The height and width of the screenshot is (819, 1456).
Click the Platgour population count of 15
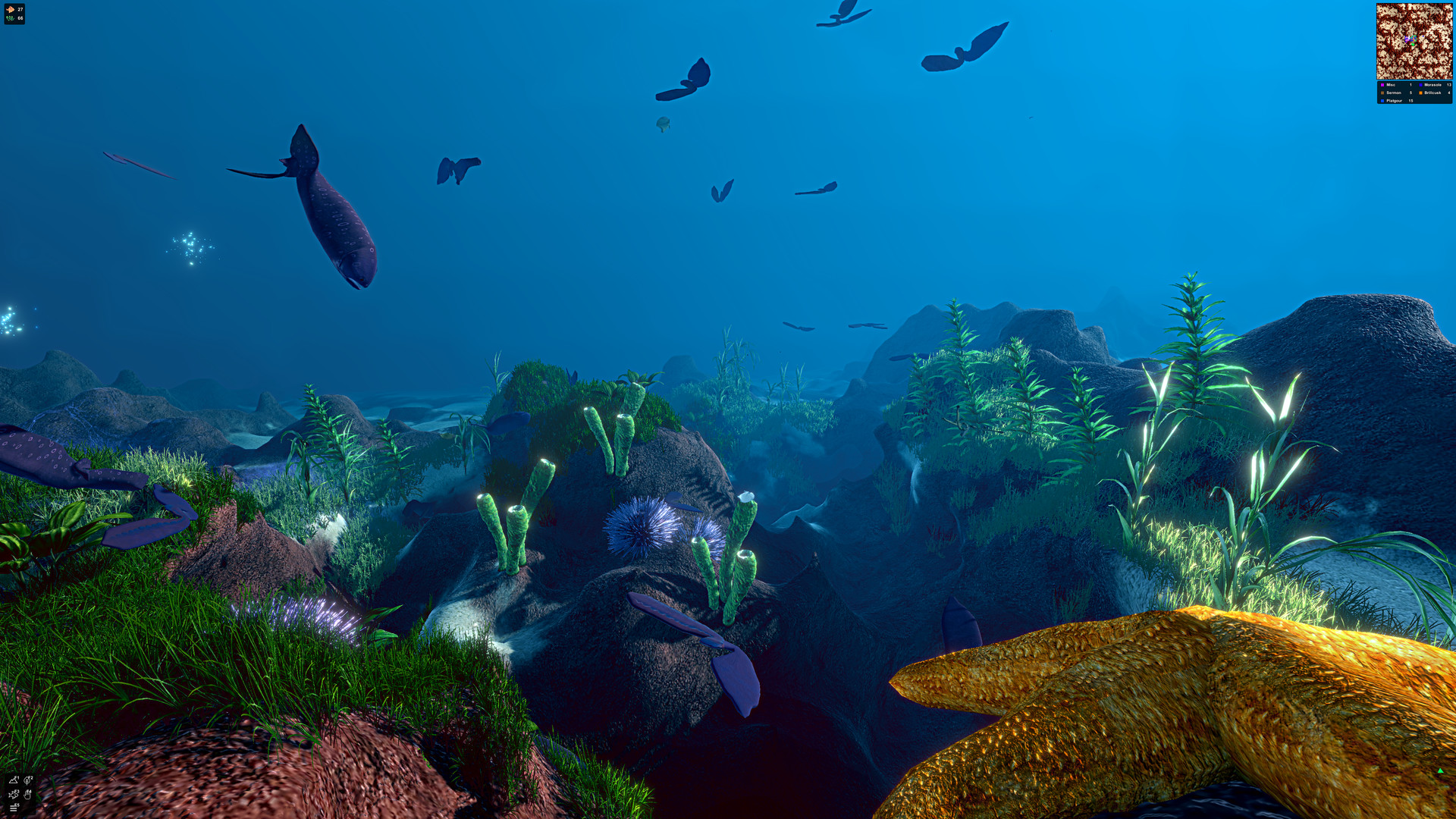point(1410,101)
